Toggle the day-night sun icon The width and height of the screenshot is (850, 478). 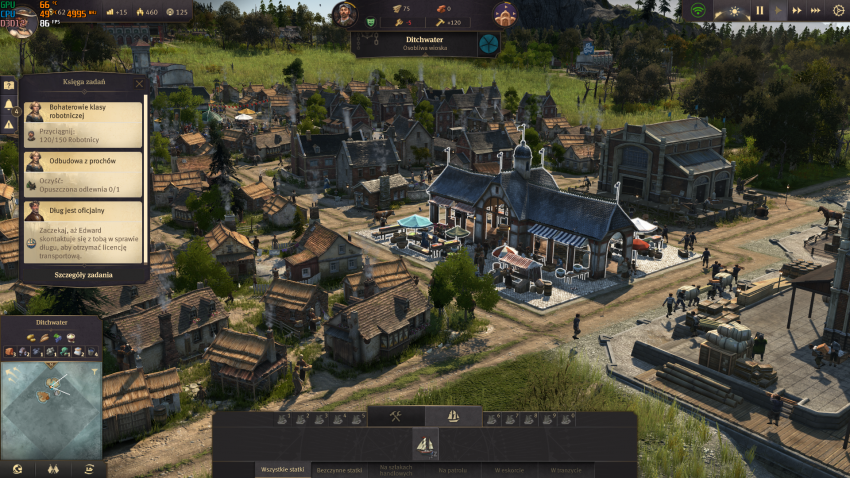tap(734, 12)
